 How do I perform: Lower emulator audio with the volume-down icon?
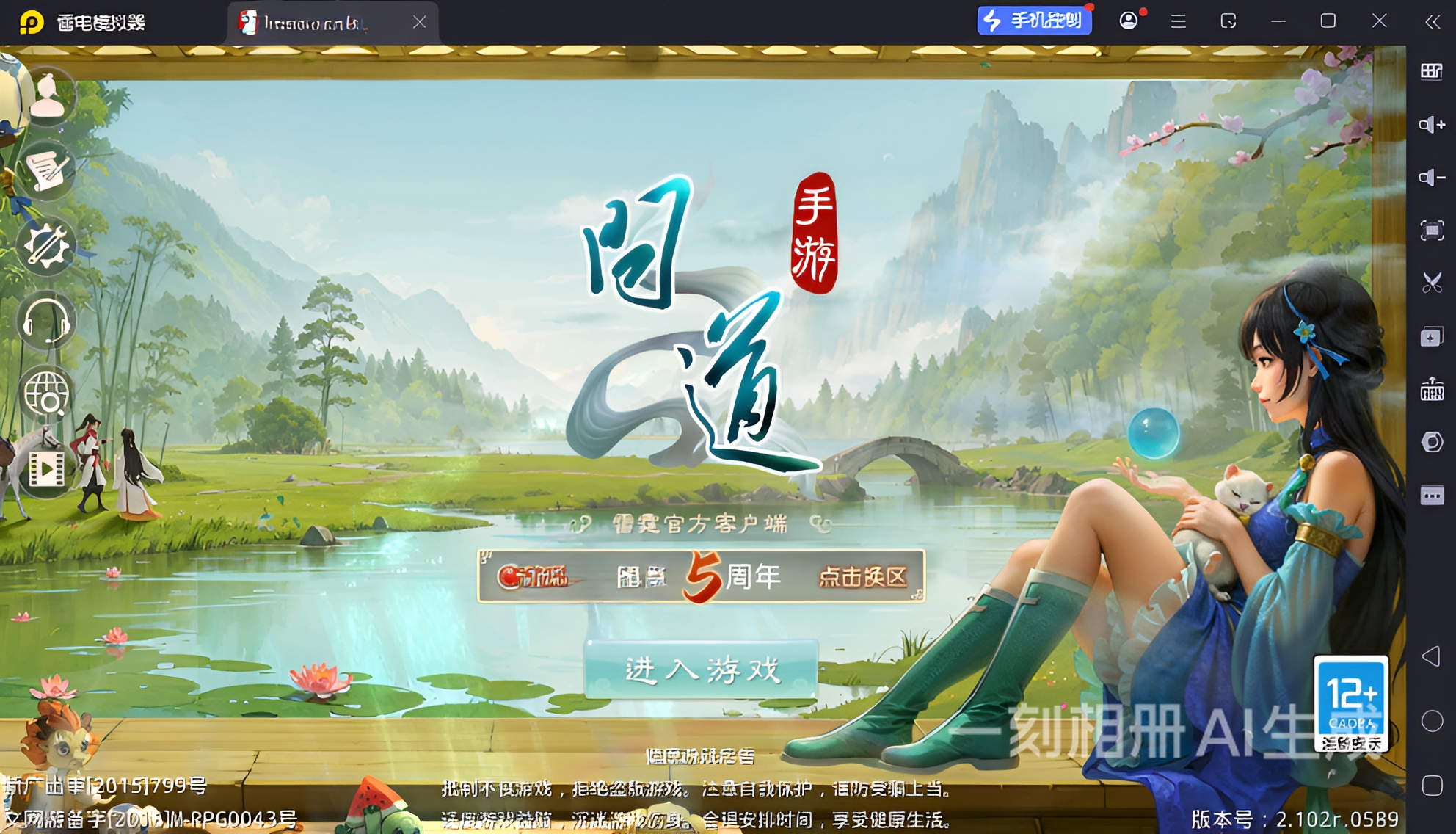point(1430,176)
